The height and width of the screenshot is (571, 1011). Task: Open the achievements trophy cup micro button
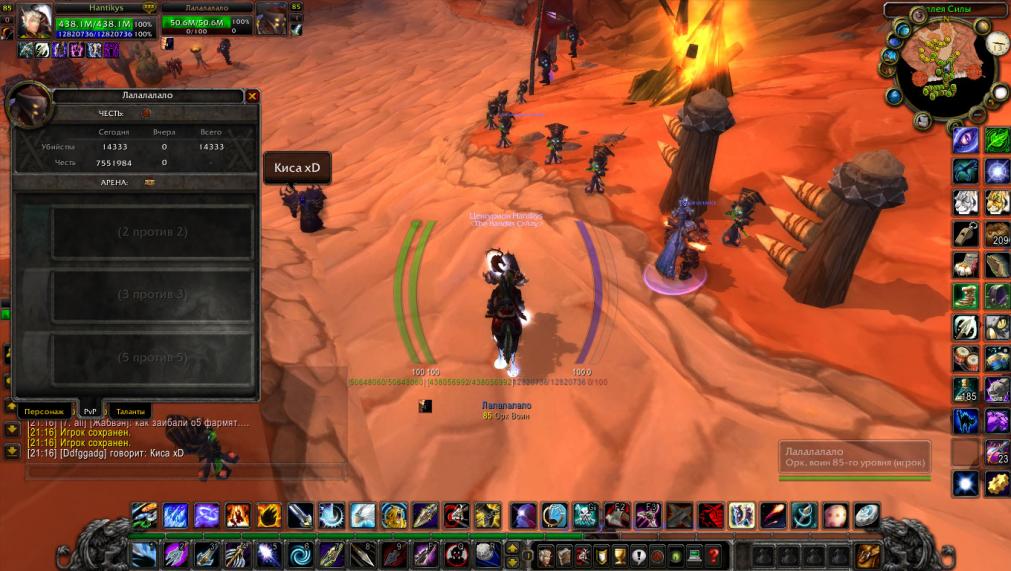(x=620, y=556)
